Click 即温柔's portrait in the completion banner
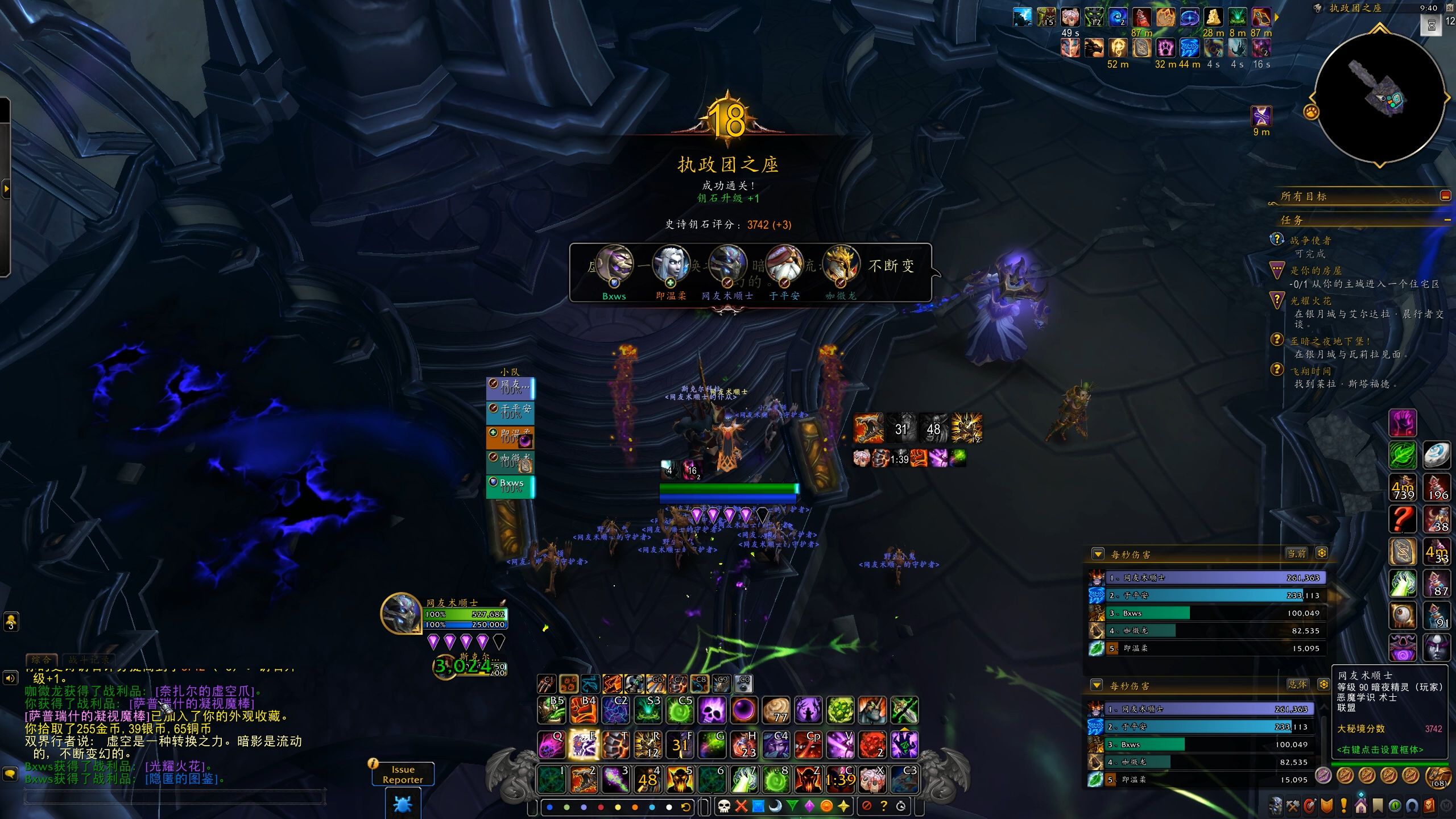This screenshot has height=819, width=1456. 671,264
